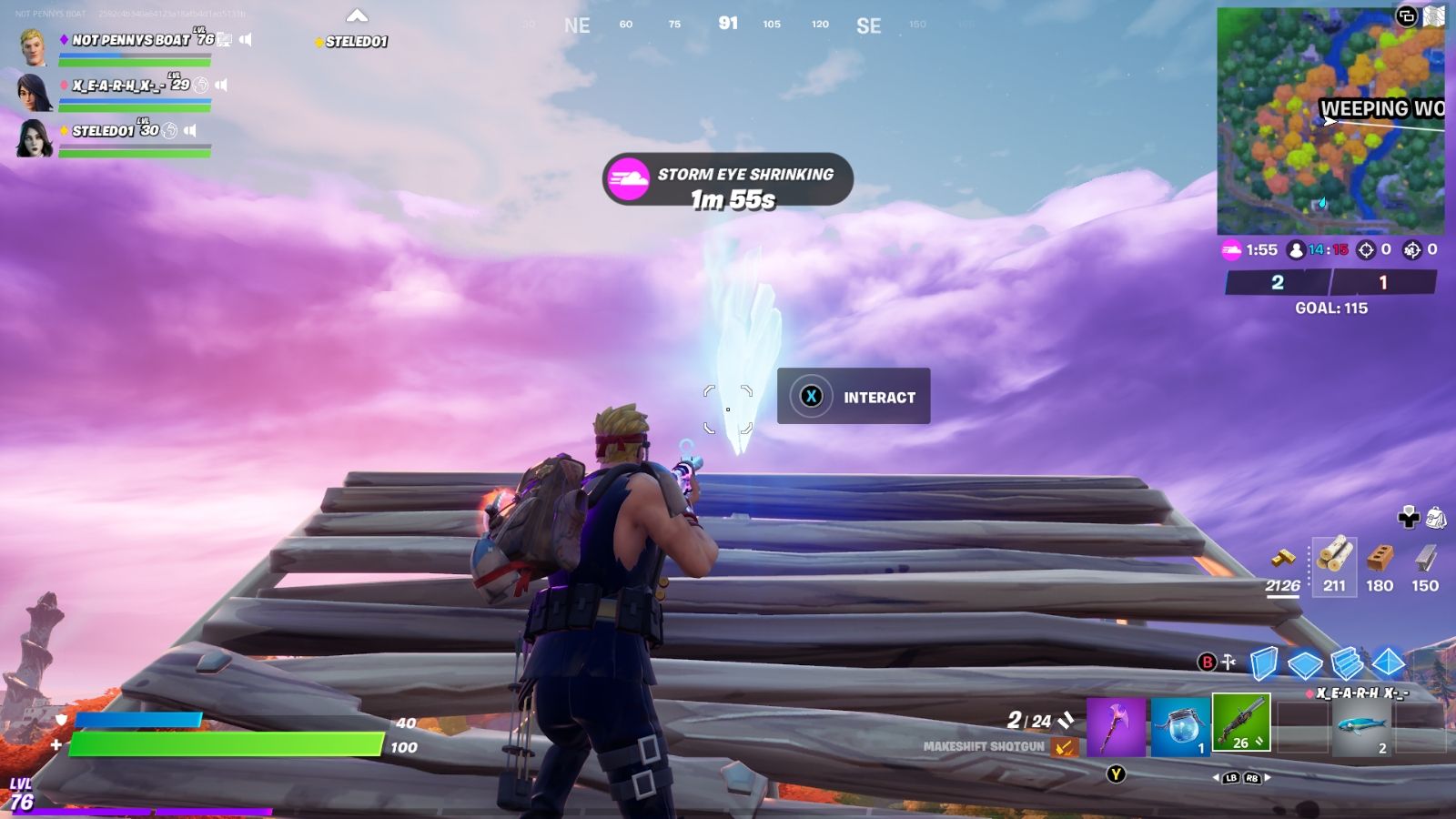Select wood as the building material
Viewport: 1456px width, 819px height.
[x=1334, y=565]
